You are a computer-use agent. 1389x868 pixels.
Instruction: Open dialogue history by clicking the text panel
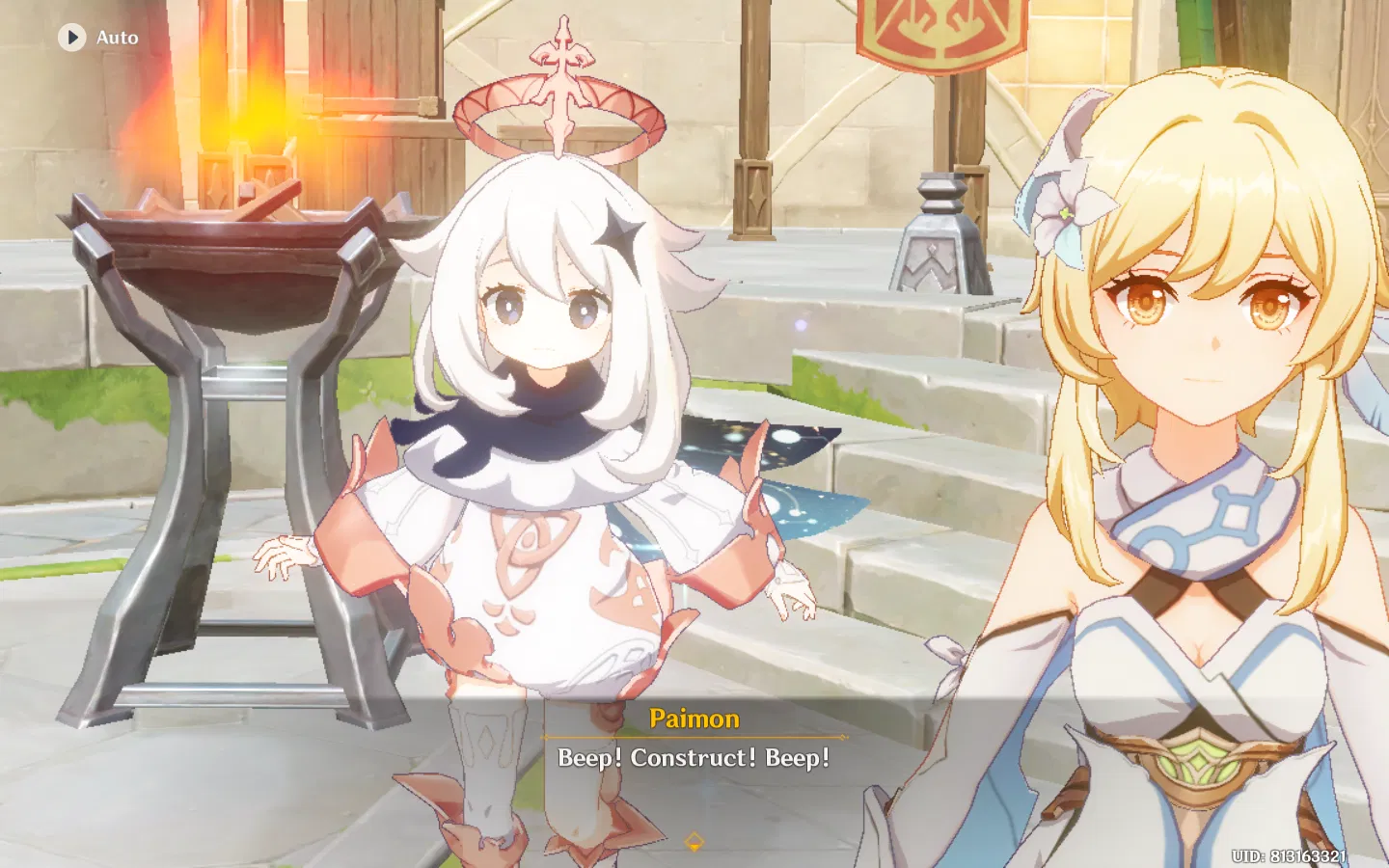click(x=694, y=759)
